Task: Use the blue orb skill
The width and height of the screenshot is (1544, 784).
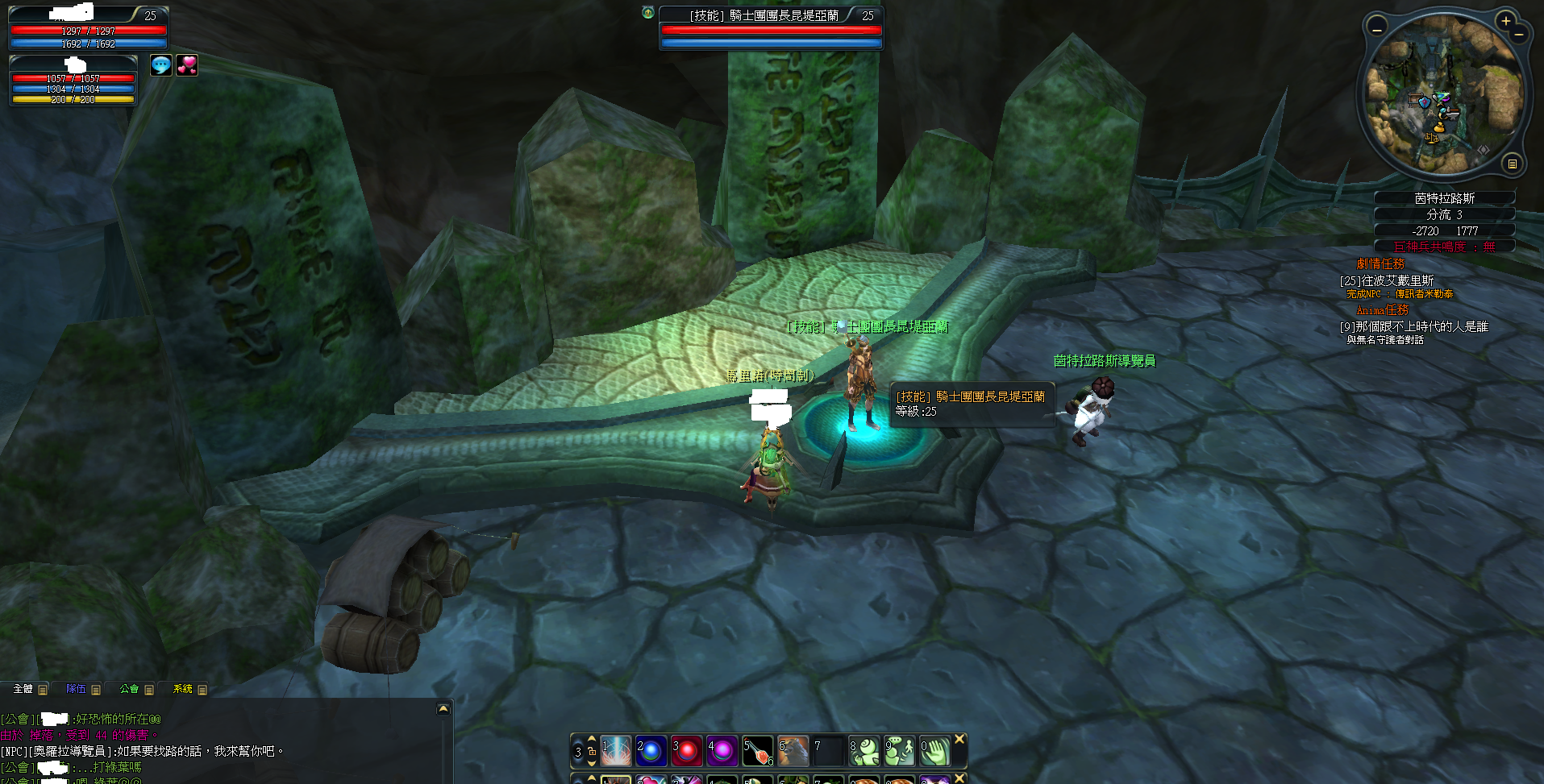Action: 651,751
